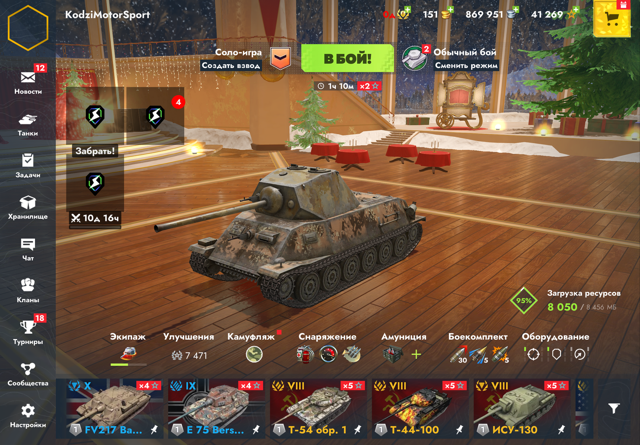Select the Т-44-100 tank card
Viewport: 640px width, 445px height.
point(420,409)
